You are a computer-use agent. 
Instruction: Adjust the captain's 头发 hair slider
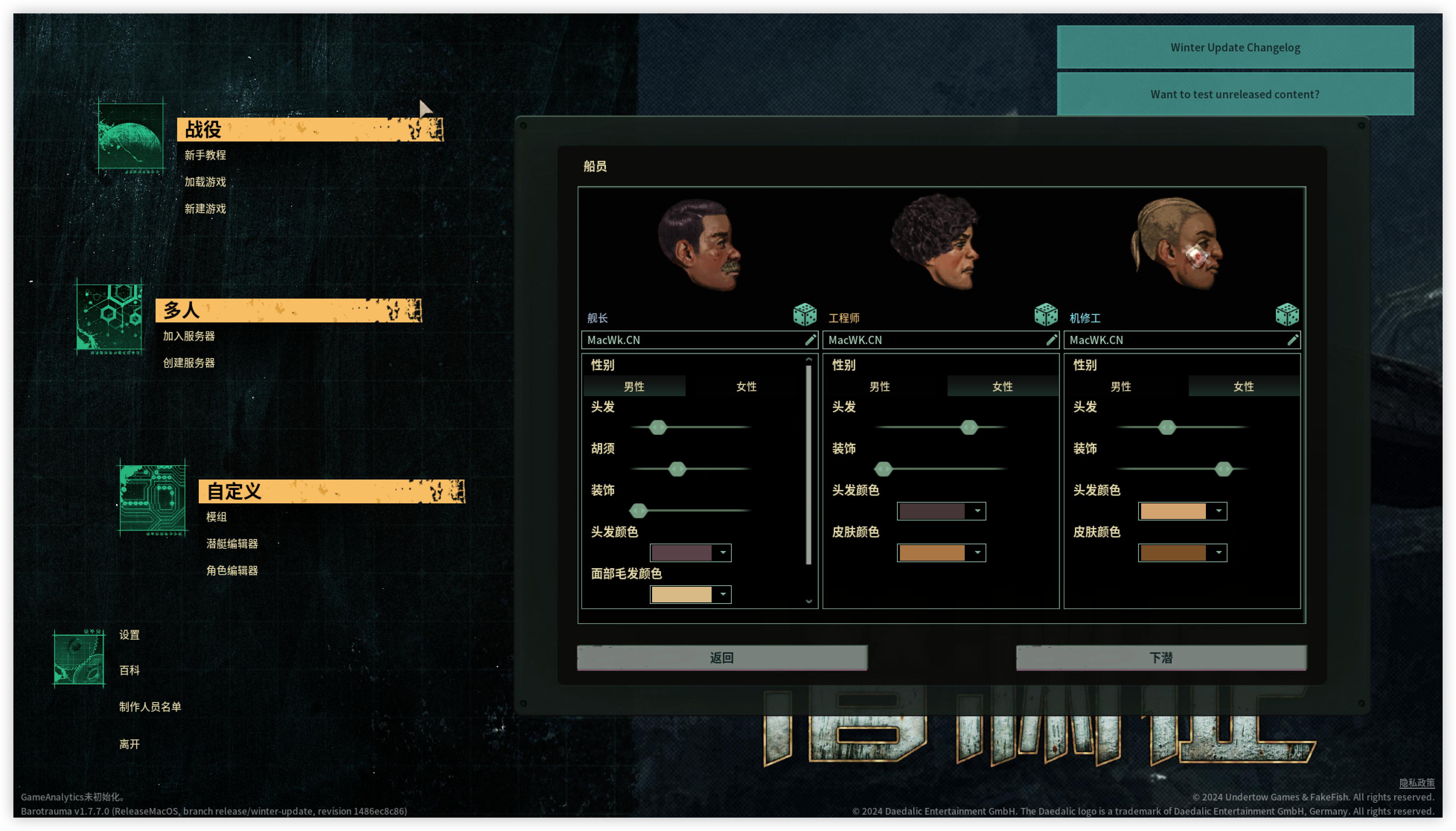[x=658, y=427]
